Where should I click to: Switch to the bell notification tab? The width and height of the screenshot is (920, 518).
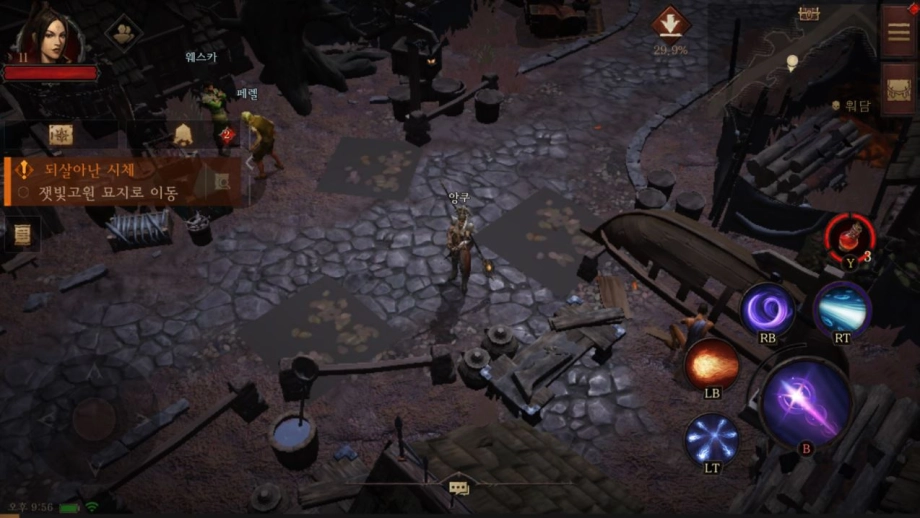tap(183, 135)
